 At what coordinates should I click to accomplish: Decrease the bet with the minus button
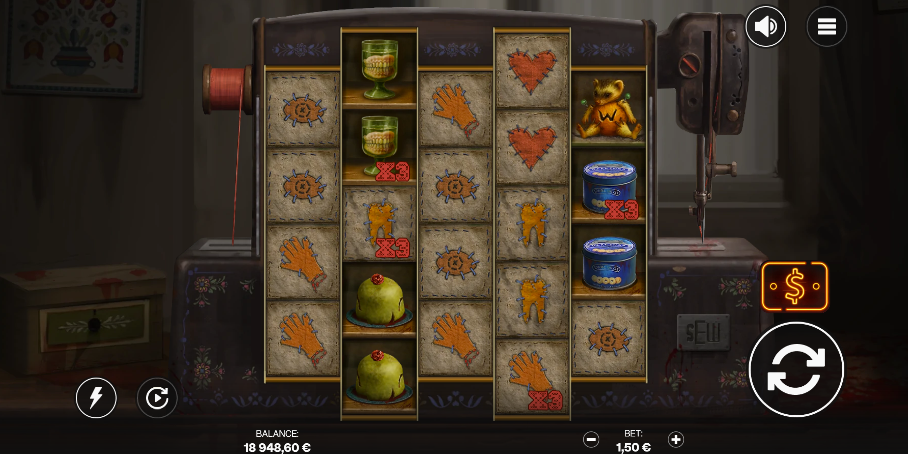tap(591, 439)
